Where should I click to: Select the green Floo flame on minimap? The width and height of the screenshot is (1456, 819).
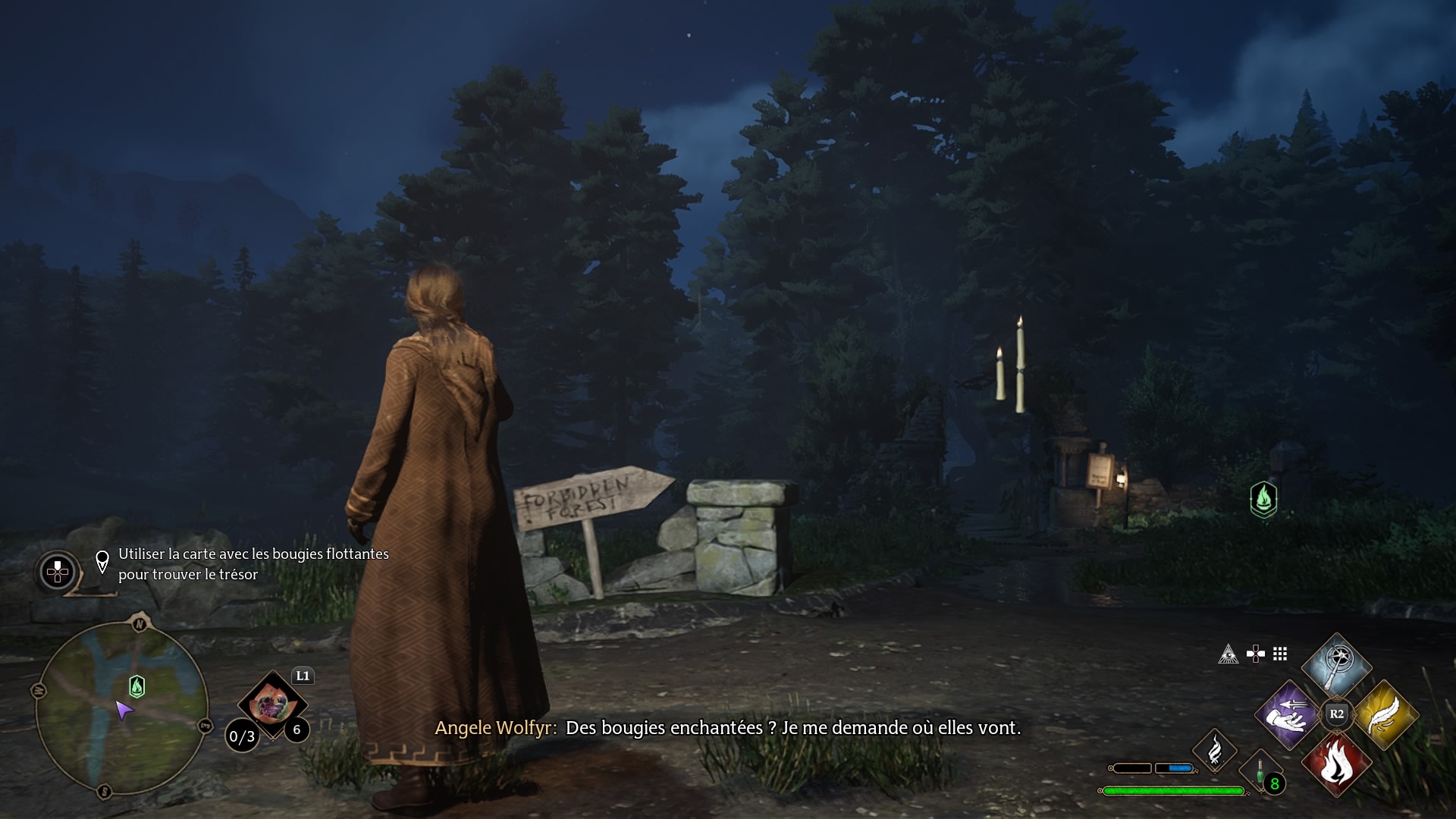137,686
